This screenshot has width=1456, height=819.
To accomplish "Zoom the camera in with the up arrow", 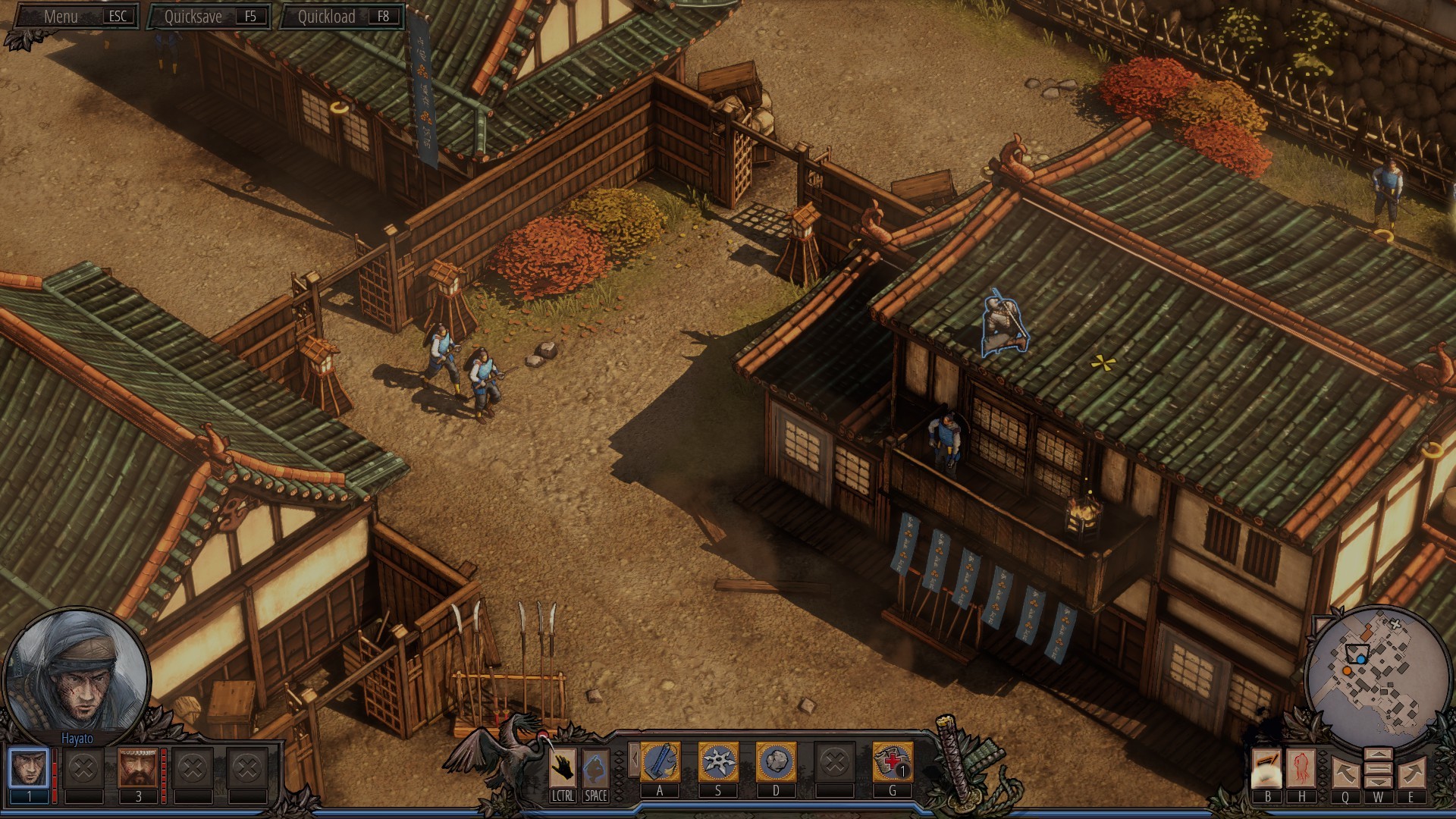I will click(1380, 755).
